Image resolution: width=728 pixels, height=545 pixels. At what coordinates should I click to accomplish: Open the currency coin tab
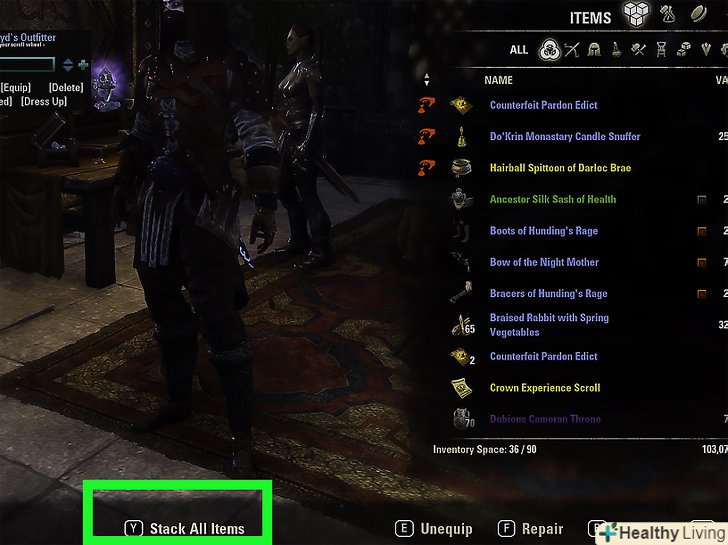pos(698,15)
